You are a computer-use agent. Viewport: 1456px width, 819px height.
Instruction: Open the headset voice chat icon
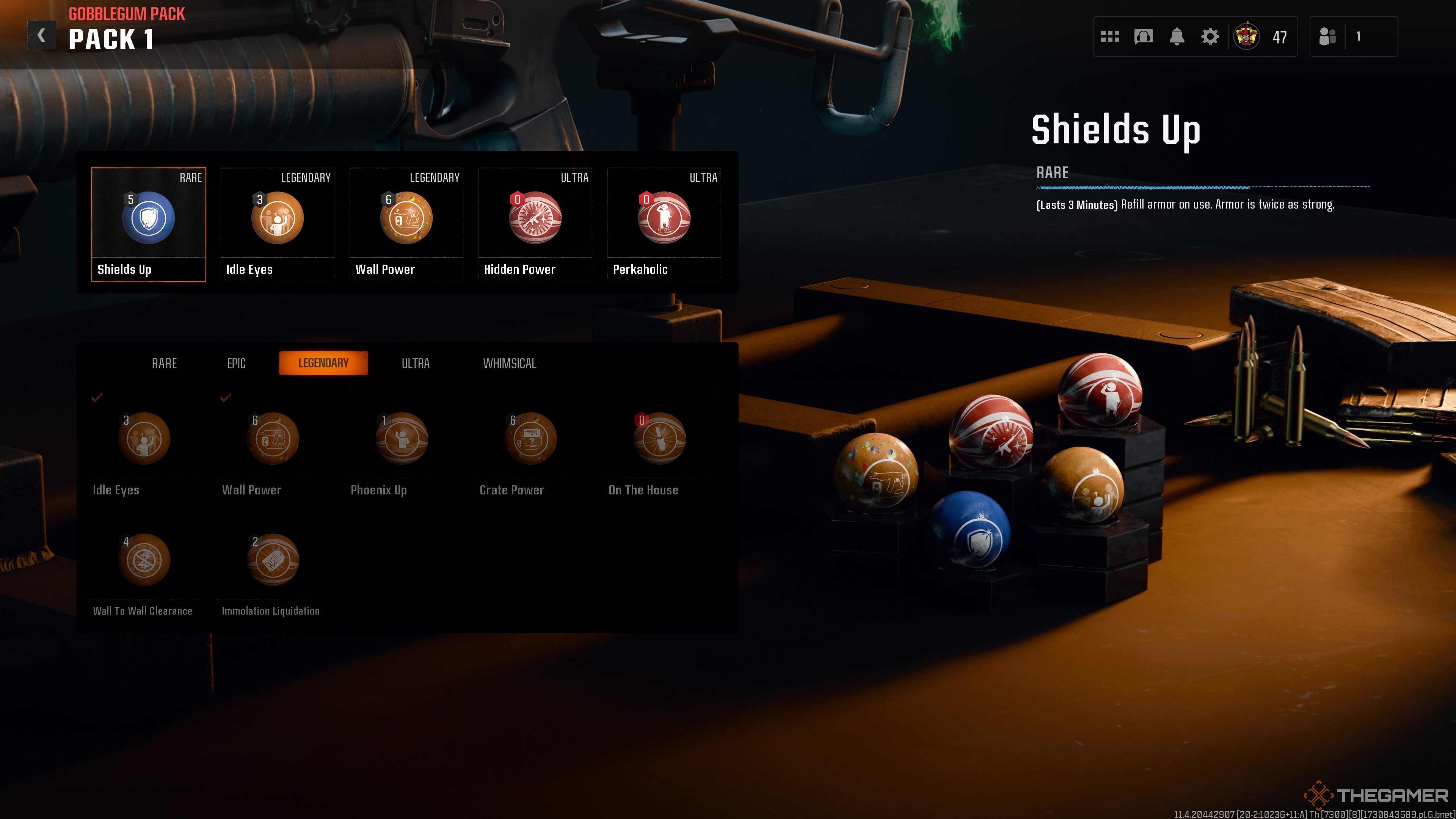[1143, 37]
